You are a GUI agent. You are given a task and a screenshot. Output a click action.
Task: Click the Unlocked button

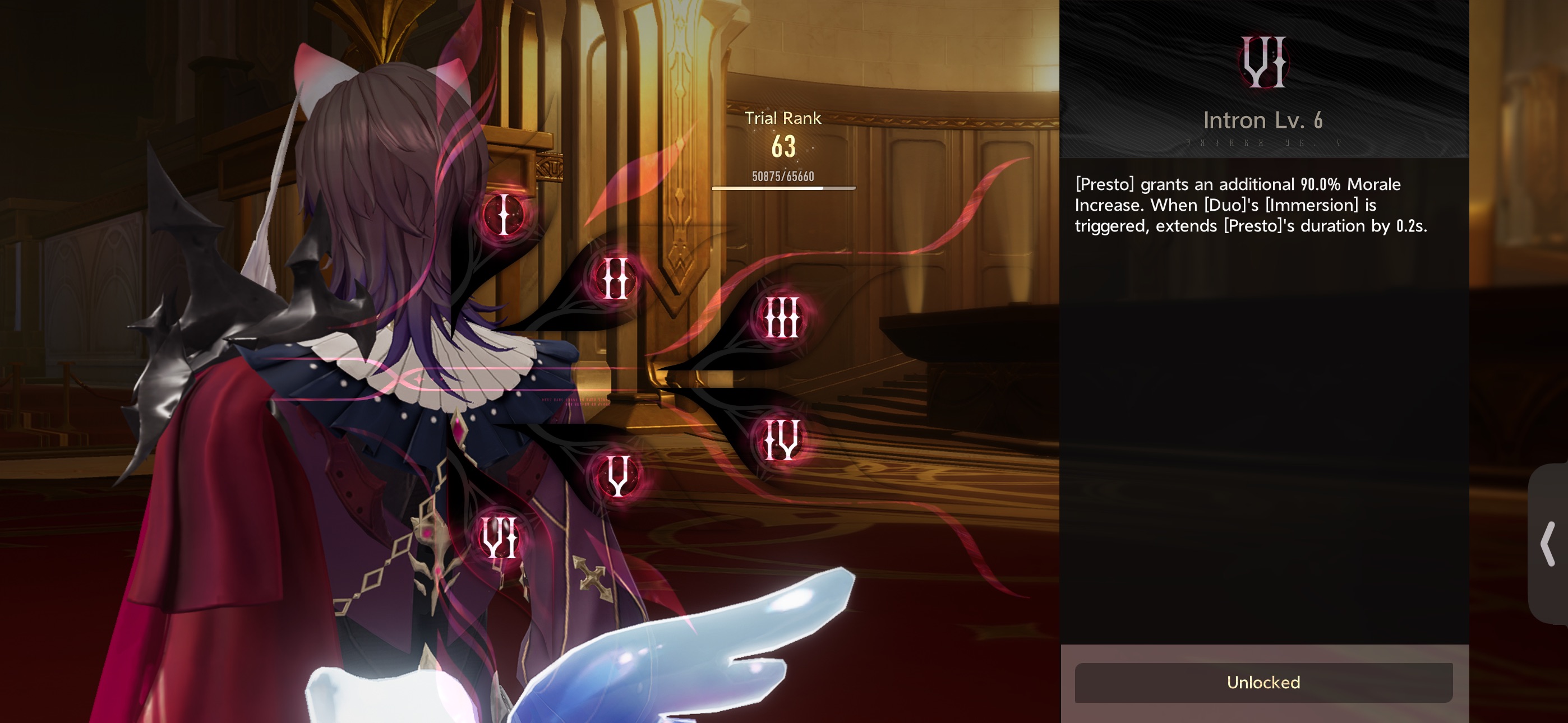coord(1263,682)
